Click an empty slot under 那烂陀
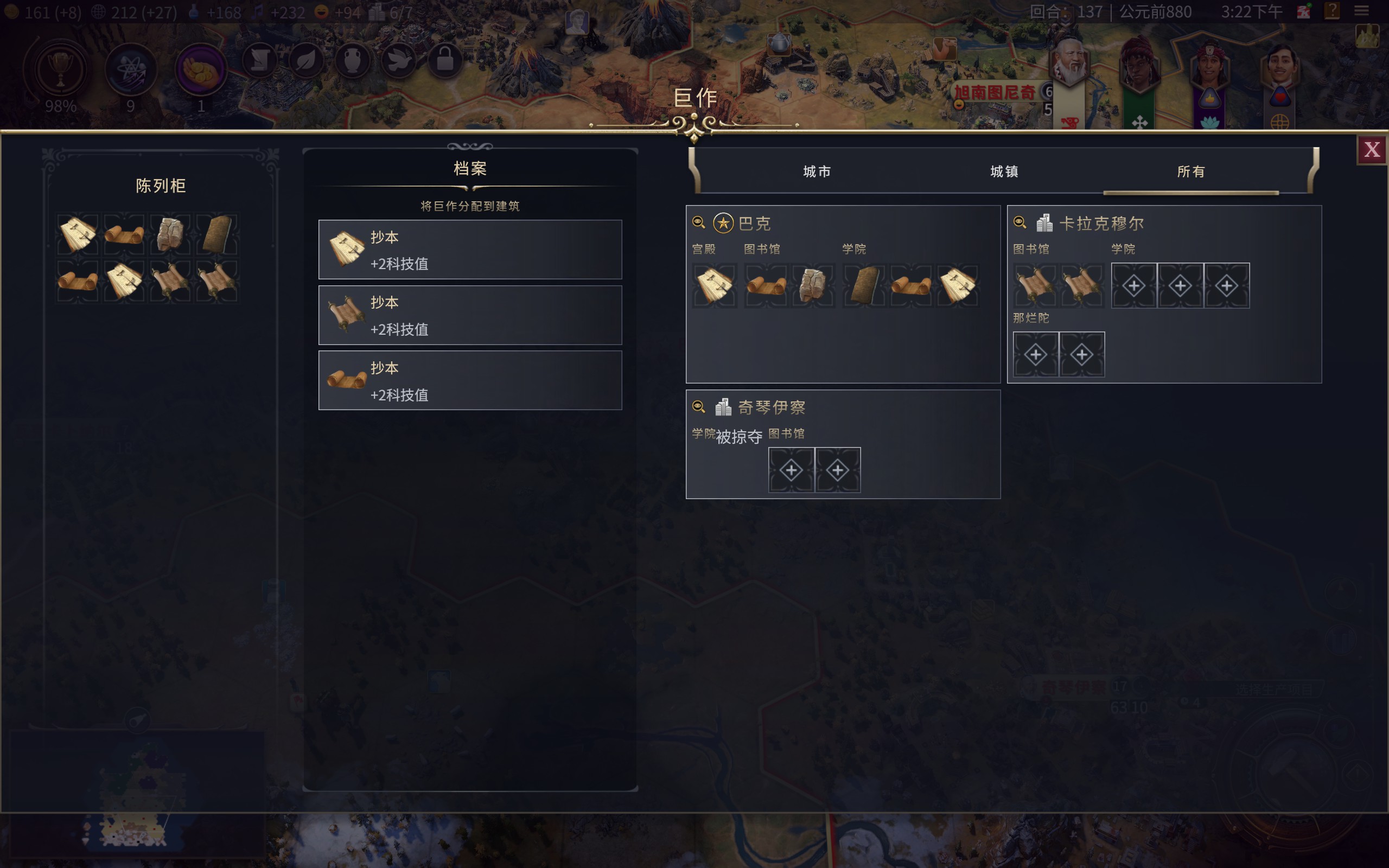The height and width of the screenshot is (868, 1389). point(1035,354)
